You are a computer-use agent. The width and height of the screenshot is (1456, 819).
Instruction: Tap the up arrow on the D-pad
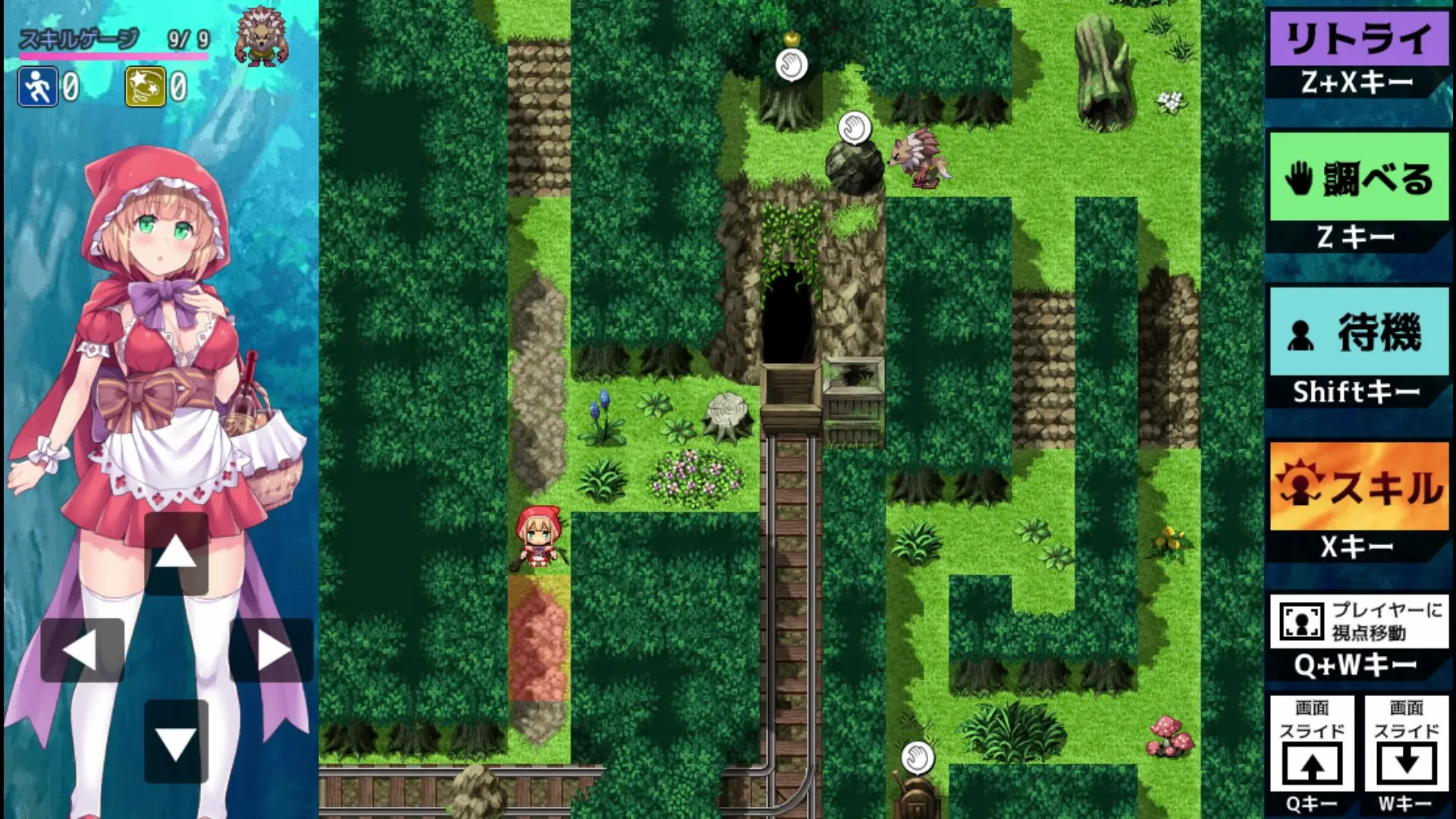(176, 553)
